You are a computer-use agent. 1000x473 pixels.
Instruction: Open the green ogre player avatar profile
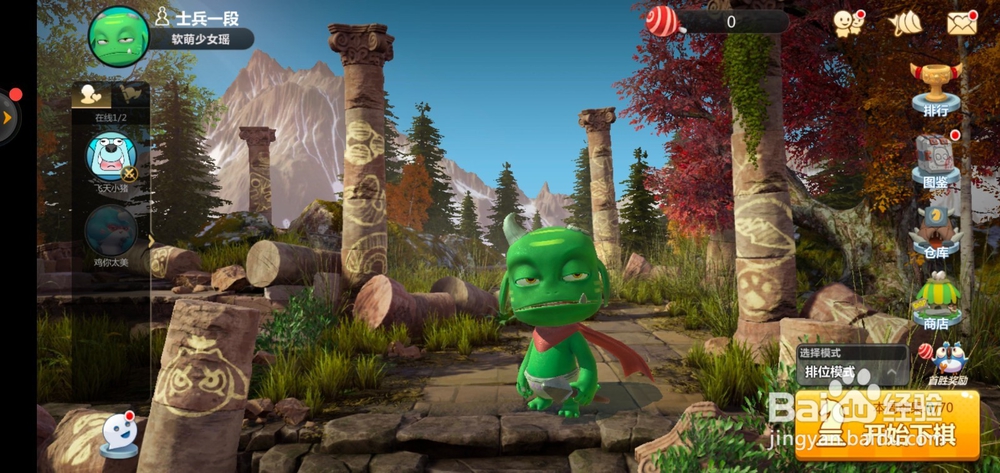[119, 35]
